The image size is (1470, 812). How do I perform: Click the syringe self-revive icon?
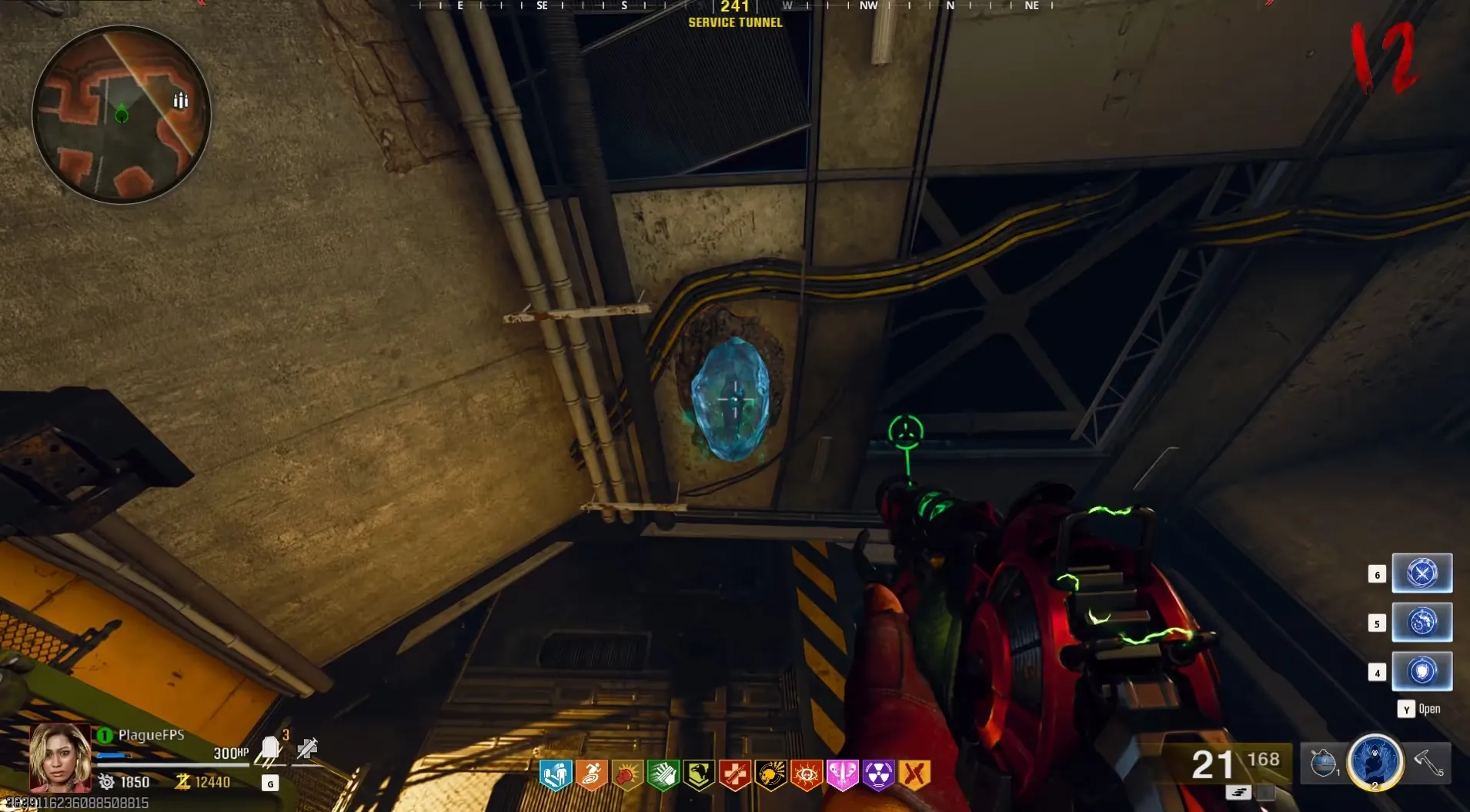307,748
